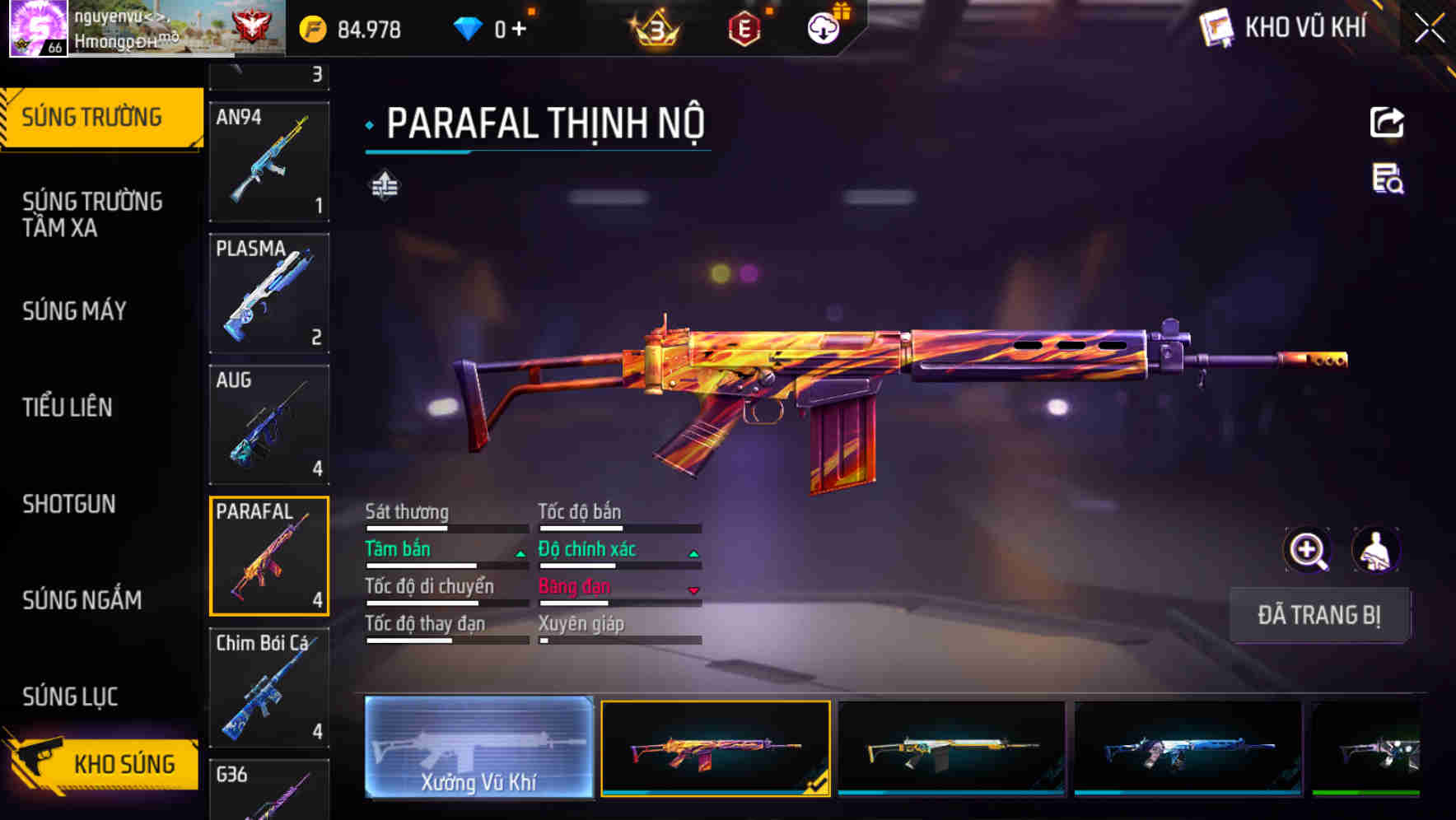The width and height of the screenshot is (1456, 820).
Task: Click the emblem icon below the weapon name
Action: 384,186
